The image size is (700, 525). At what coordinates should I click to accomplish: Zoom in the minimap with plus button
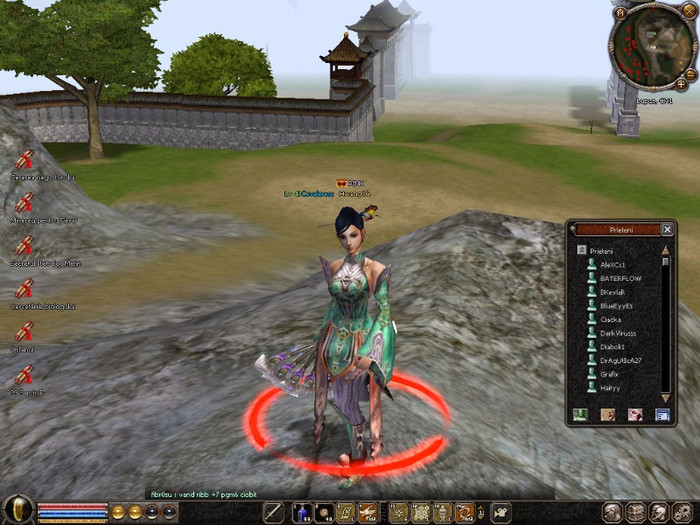(682, 85)
